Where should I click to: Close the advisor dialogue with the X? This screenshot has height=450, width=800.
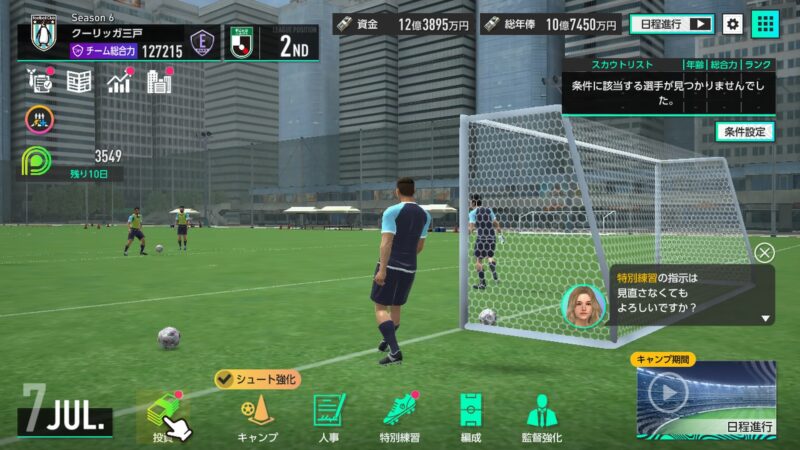764,253
